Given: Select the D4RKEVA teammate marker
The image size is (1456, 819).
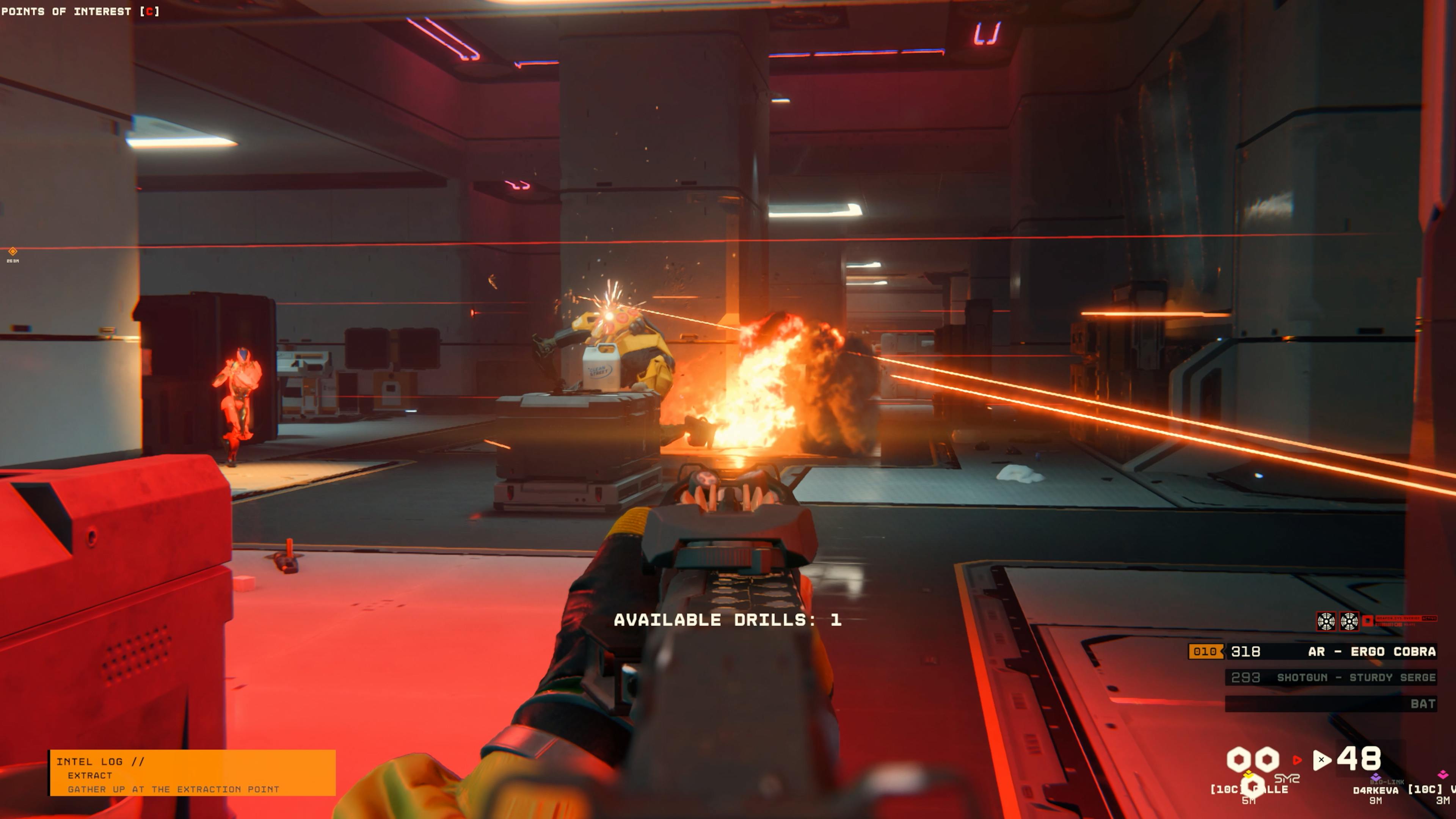Looking at the screenshot, I should coord(1375,789).
